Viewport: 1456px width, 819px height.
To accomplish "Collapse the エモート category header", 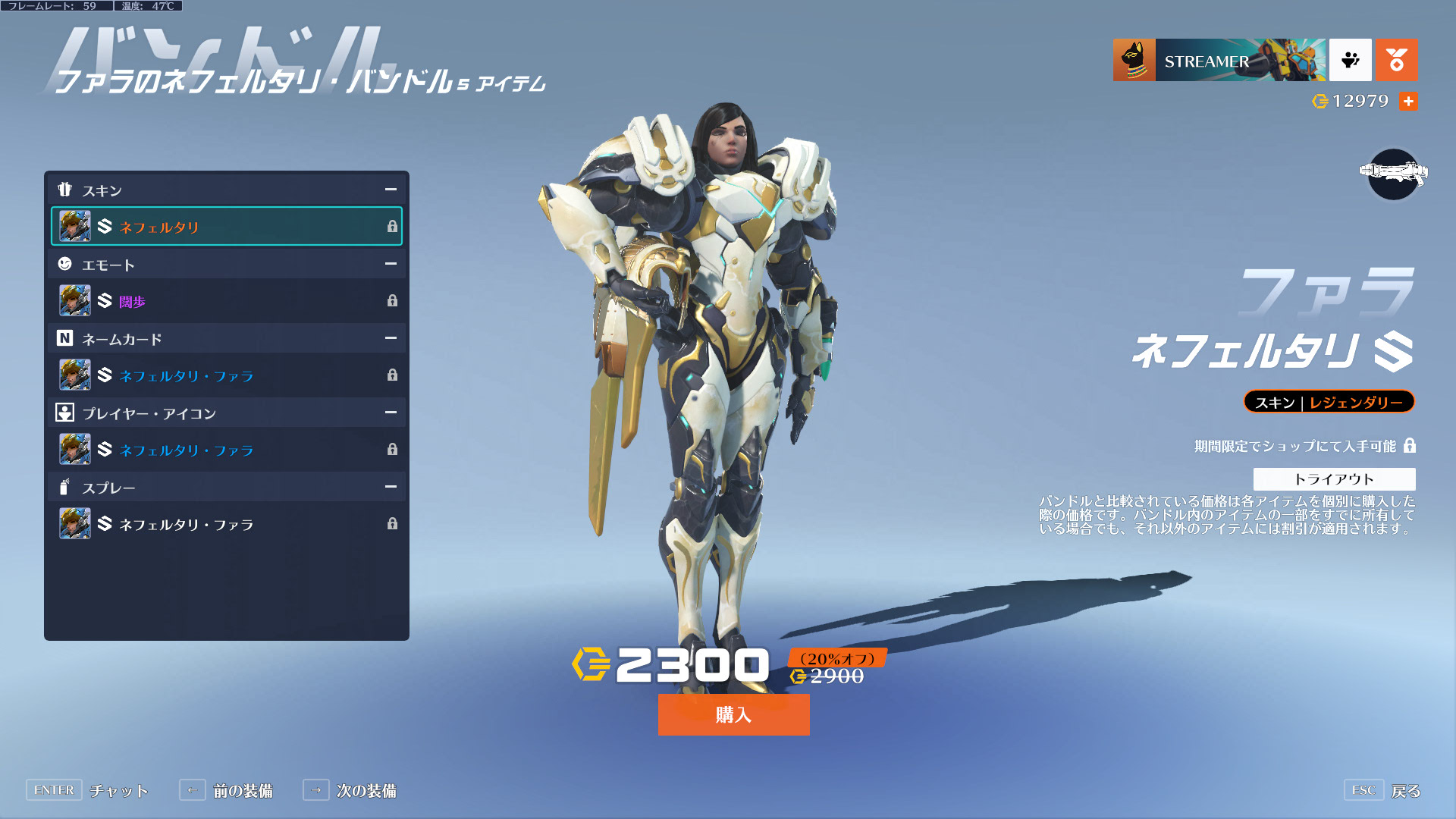I will [391, 264].
